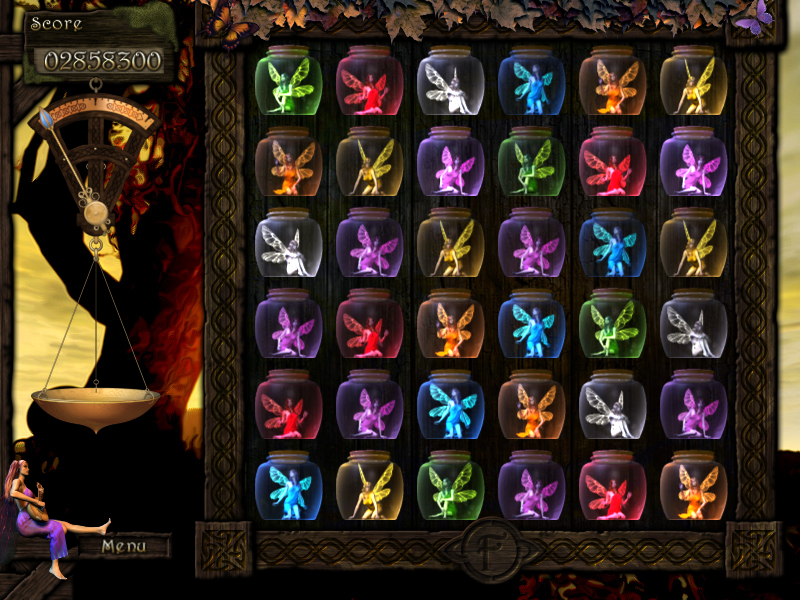The height and width of the screenshot is (600, 800).
Task: Open the Menu button
Action: tap(124, 546)
